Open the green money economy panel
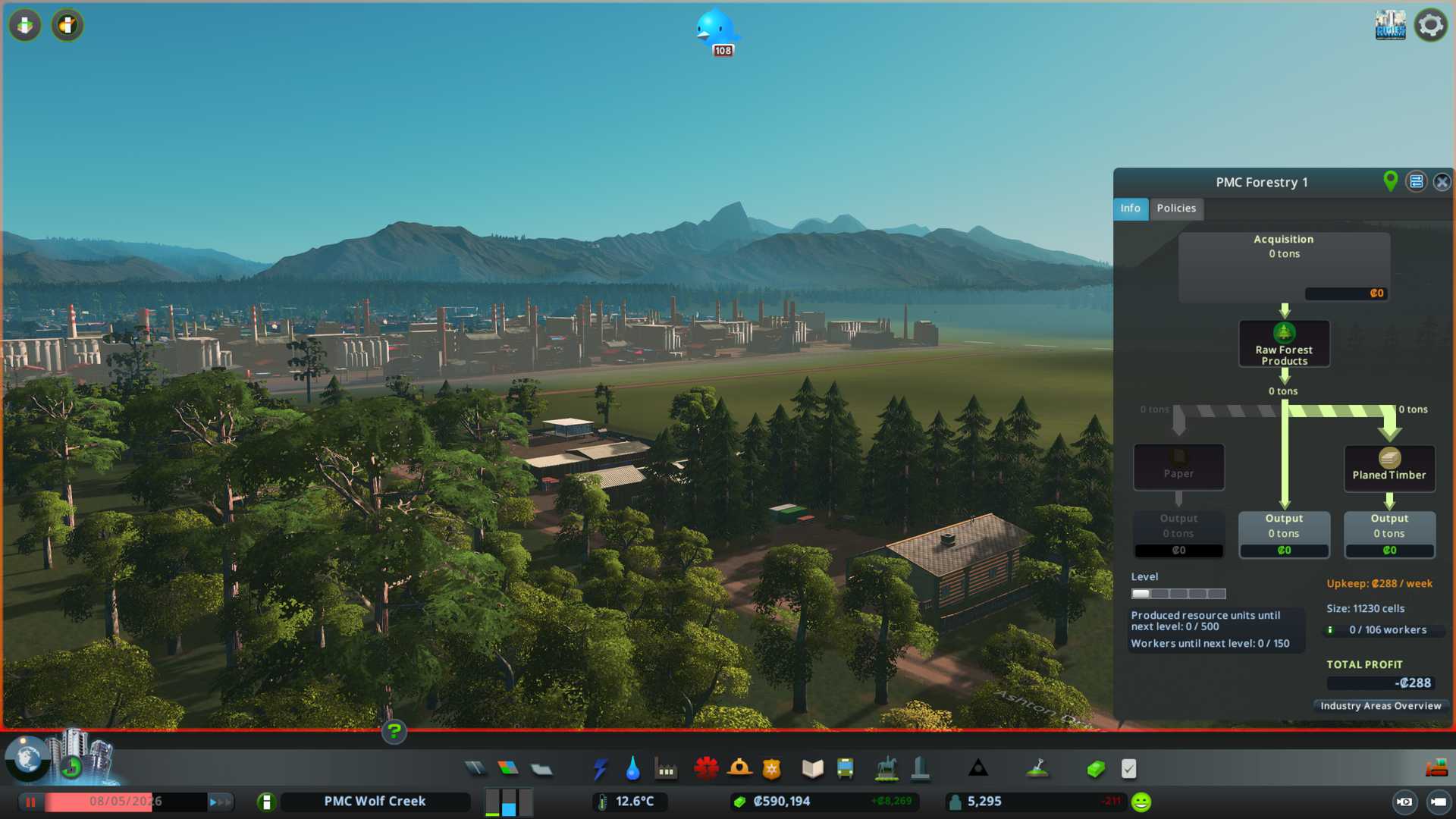1456x819 pixels. click(x=1095, y=769)
